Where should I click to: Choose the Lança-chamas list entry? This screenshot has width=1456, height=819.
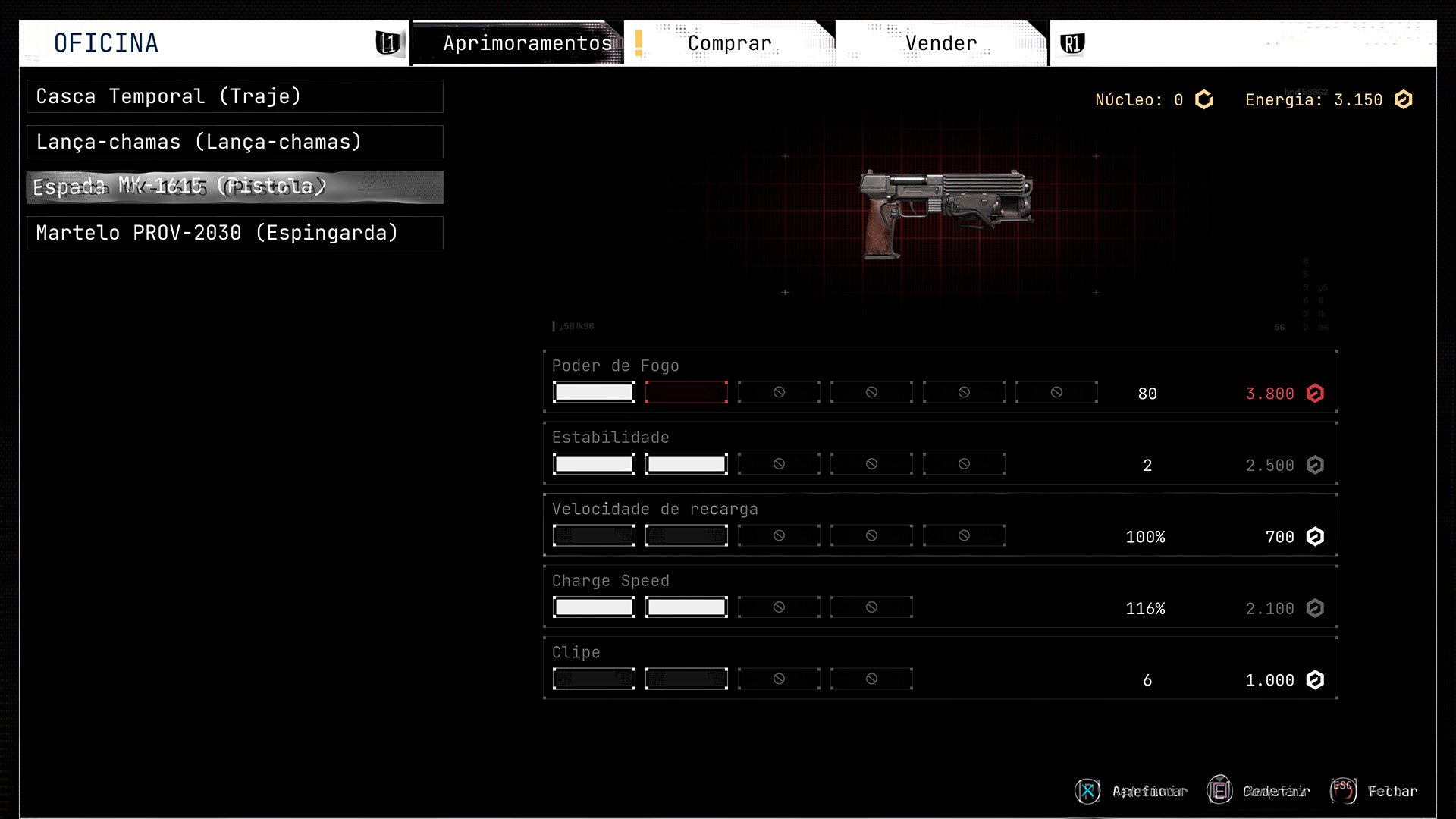click(x=234, y=142)
